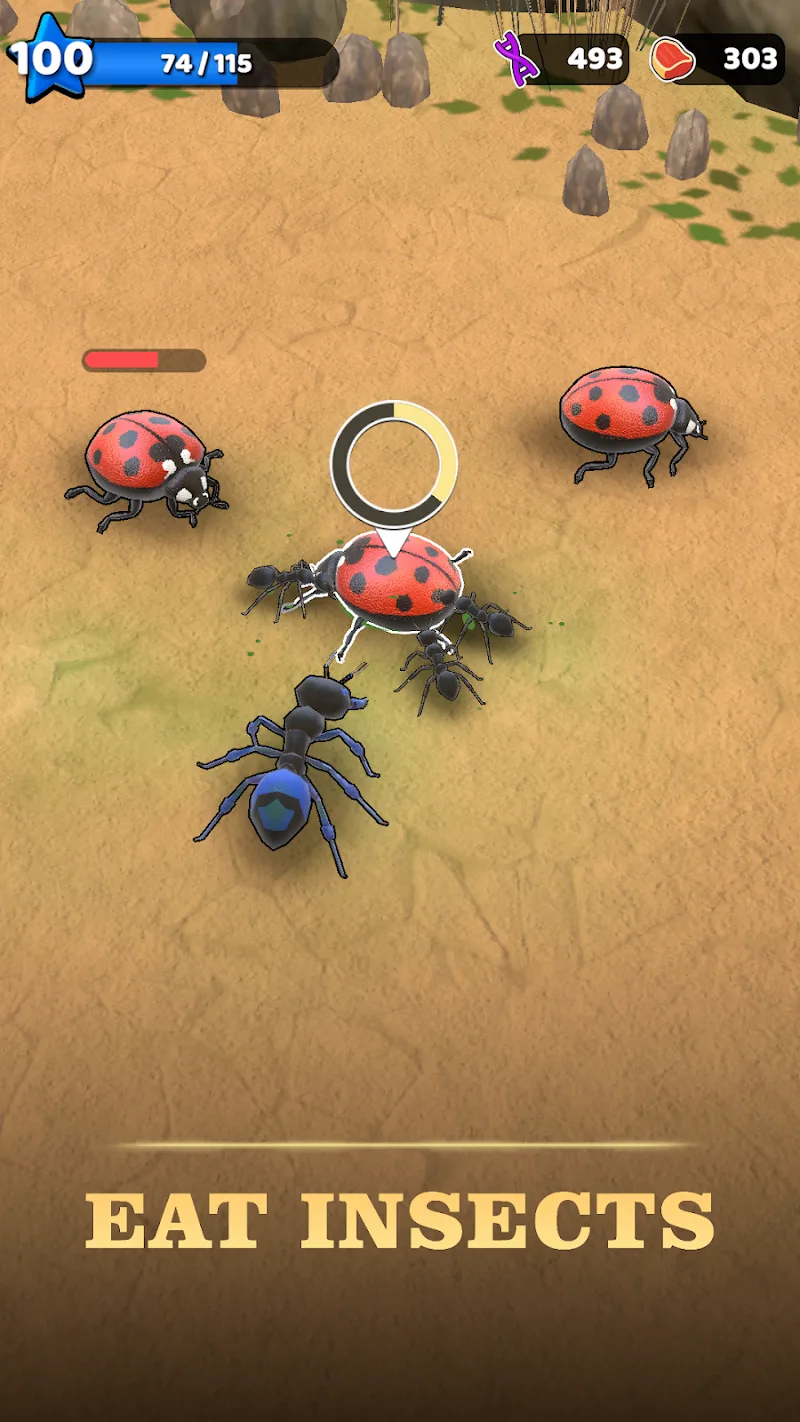Tap the blue level 100 star badge
Screen dimensions: 800x1422
click(50, 60)
